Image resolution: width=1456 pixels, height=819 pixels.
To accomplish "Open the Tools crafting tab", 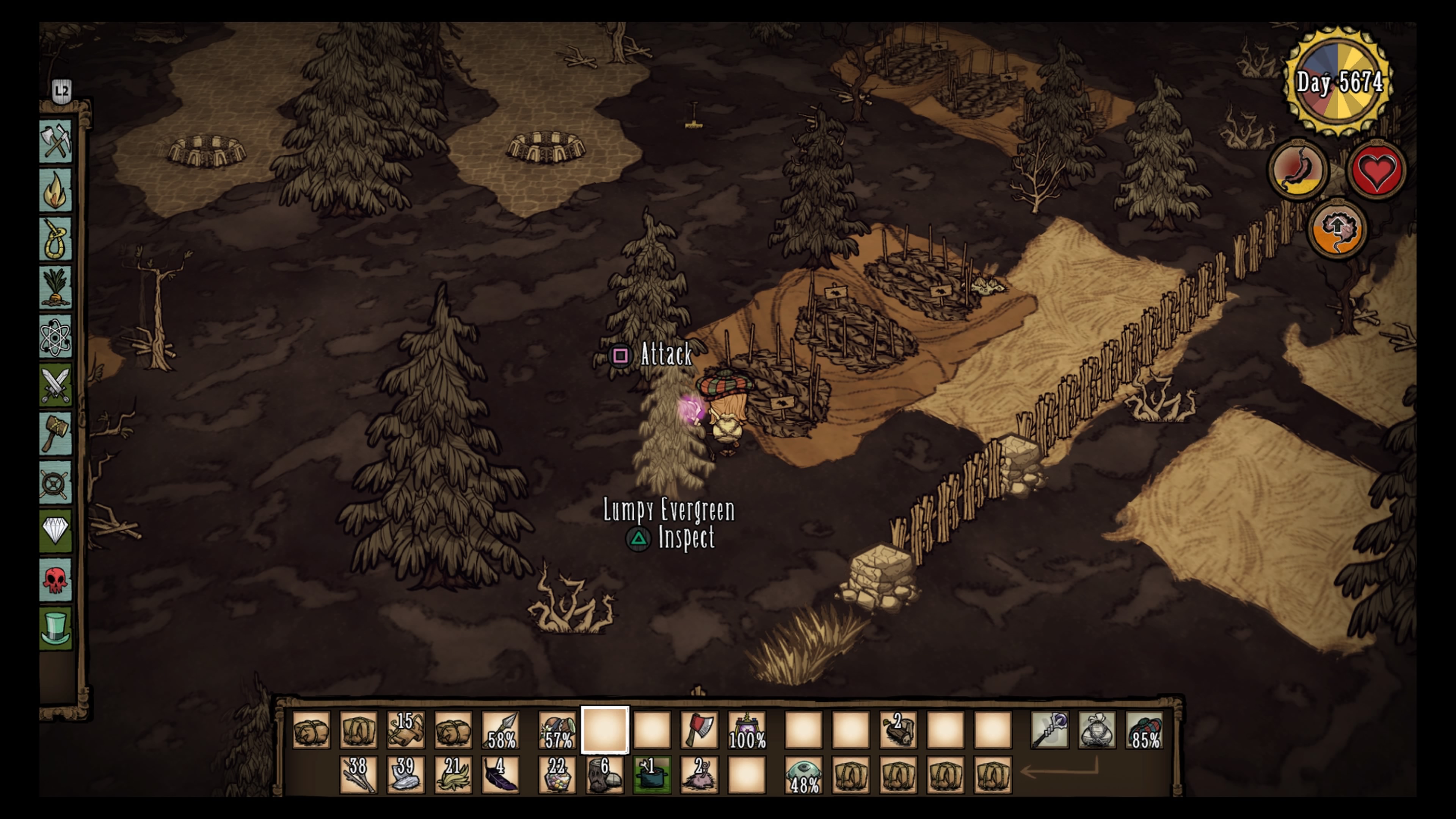I will tap(55, 141).
